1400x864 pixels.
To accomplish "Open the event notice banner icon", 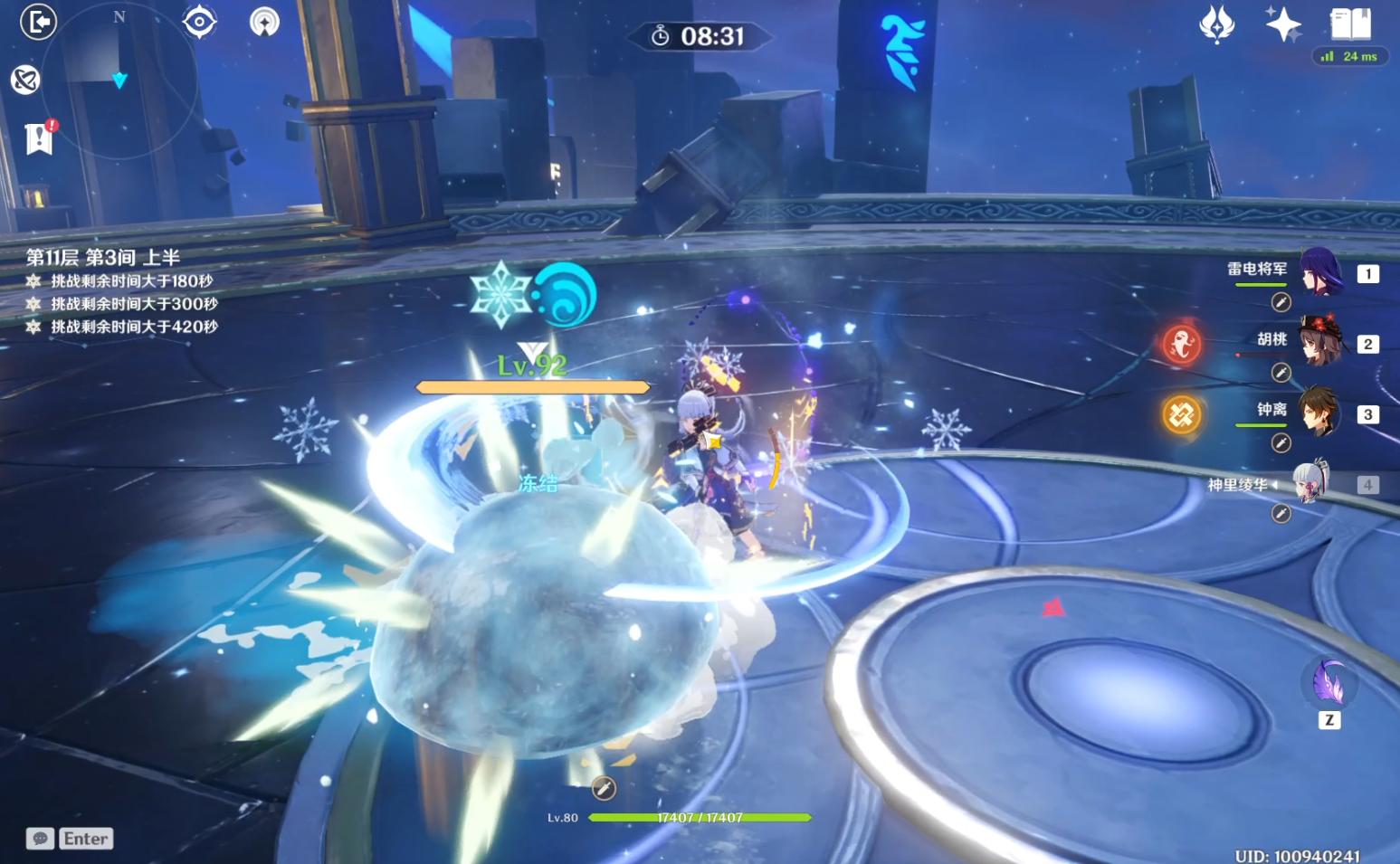I will pyautogui.click(x=39, y=138).
